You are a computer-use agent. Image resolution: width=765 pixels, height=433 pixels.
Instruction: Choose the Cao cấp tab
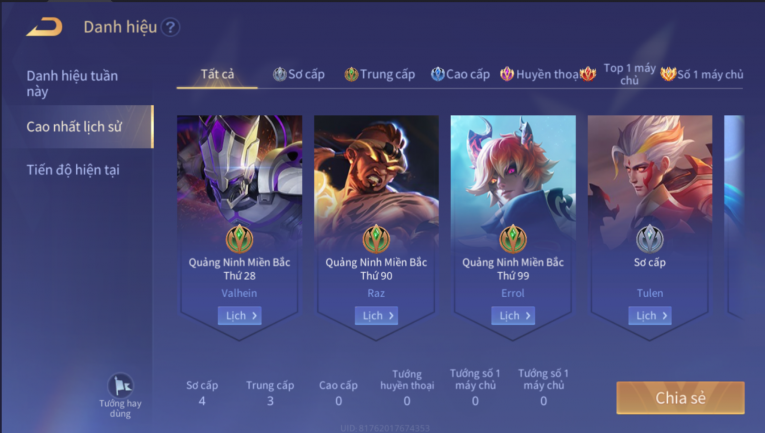click(461, 74)
